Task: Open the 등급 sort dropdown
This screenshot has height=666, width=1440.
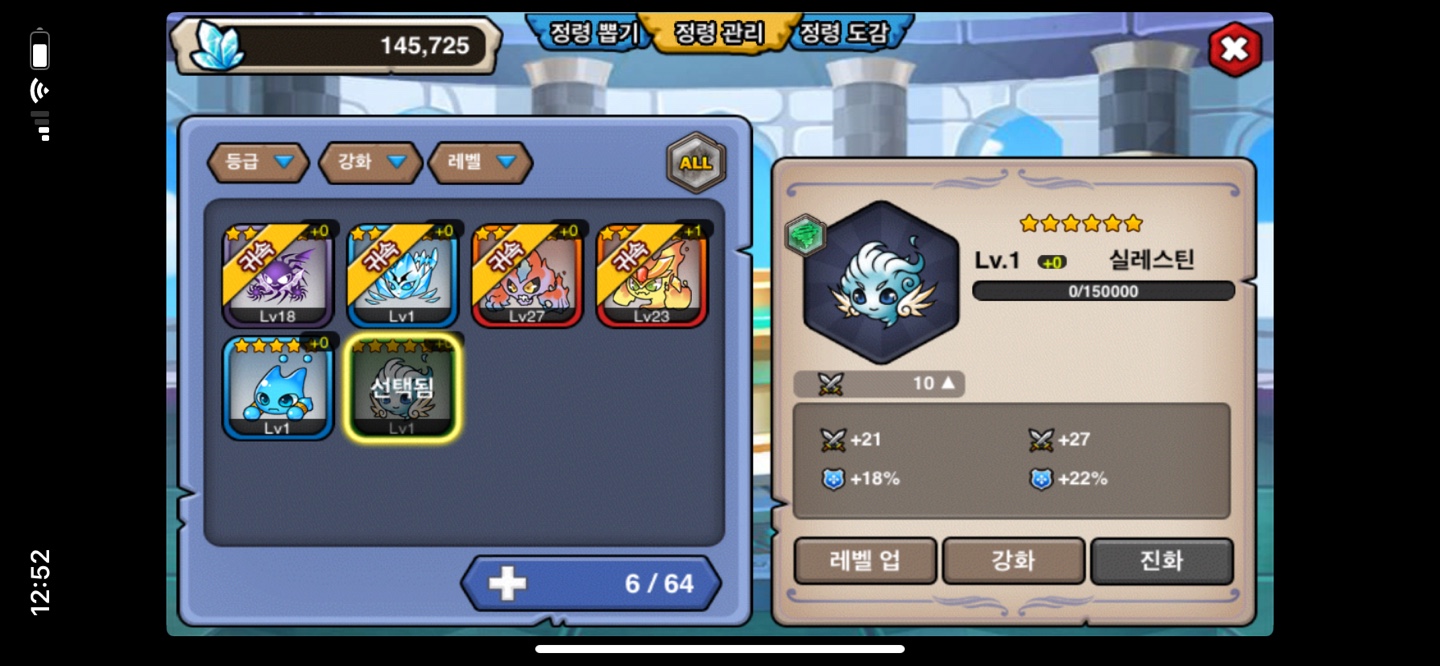Action: 258,162
